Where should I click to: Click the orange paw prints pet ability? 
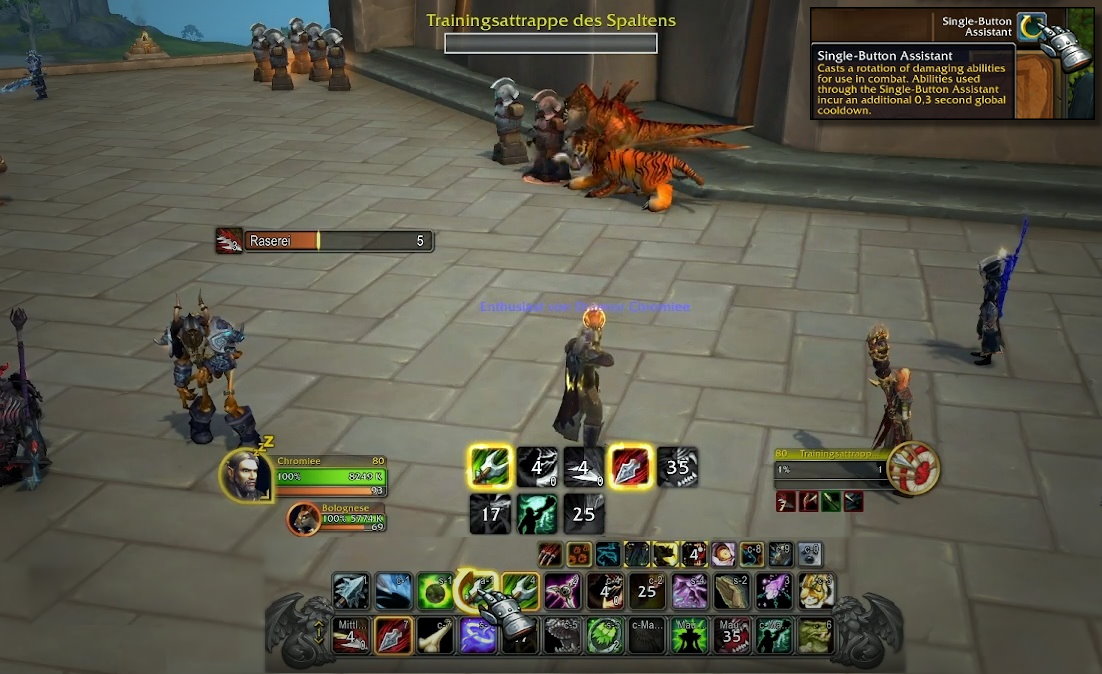coord(579,554)
